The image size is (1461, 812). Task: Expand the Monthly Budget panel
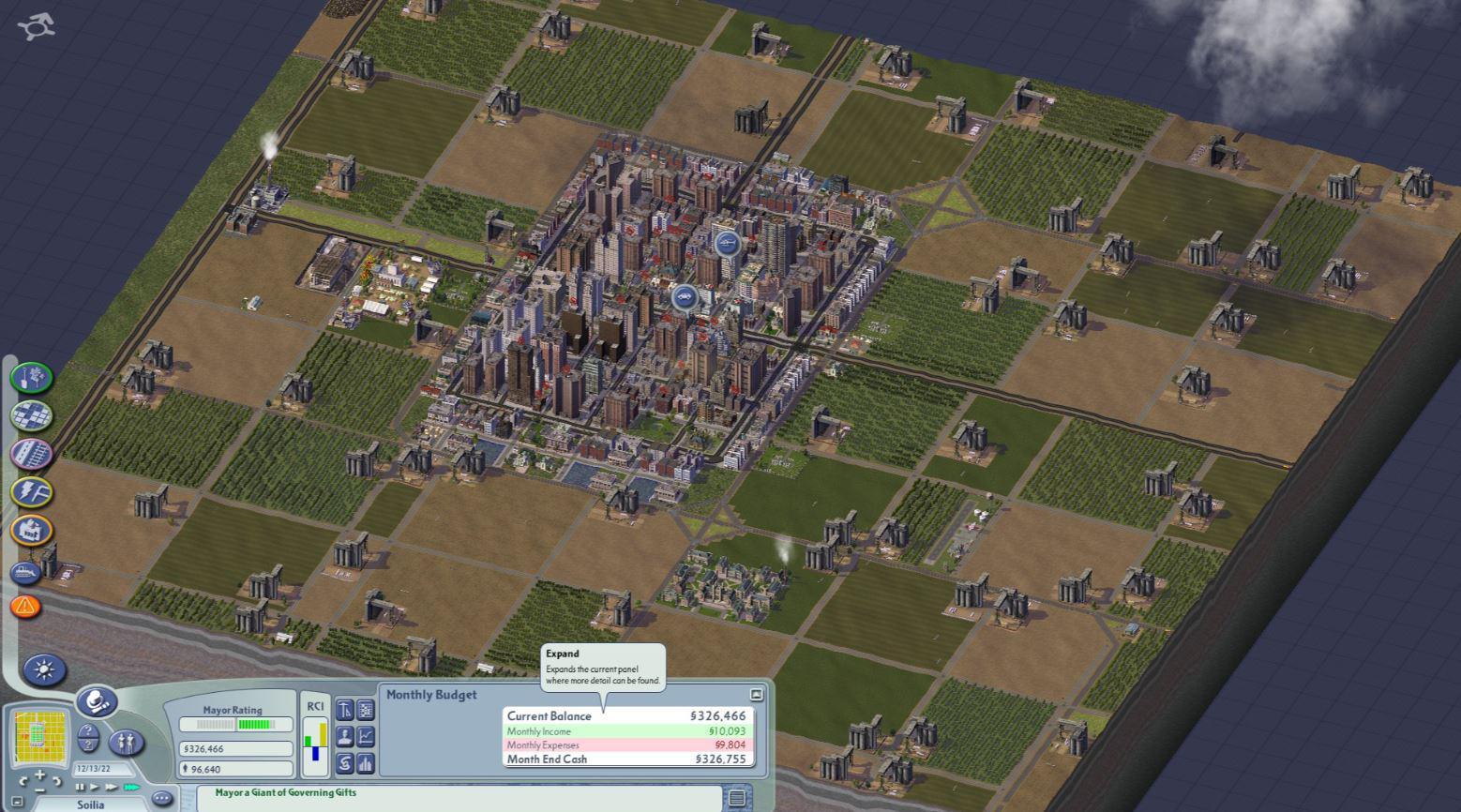(x=757, y=695)
